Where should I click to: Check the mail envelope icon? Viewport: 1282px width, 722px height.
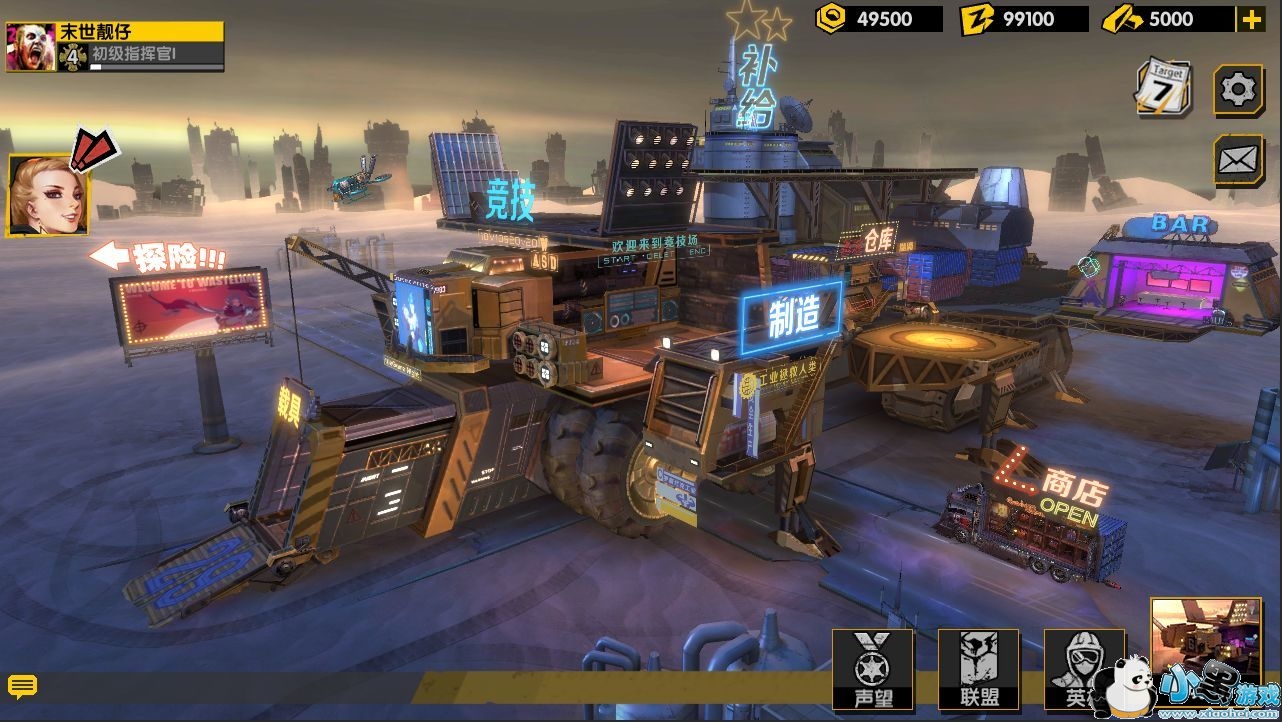(x=1238, y=160)
